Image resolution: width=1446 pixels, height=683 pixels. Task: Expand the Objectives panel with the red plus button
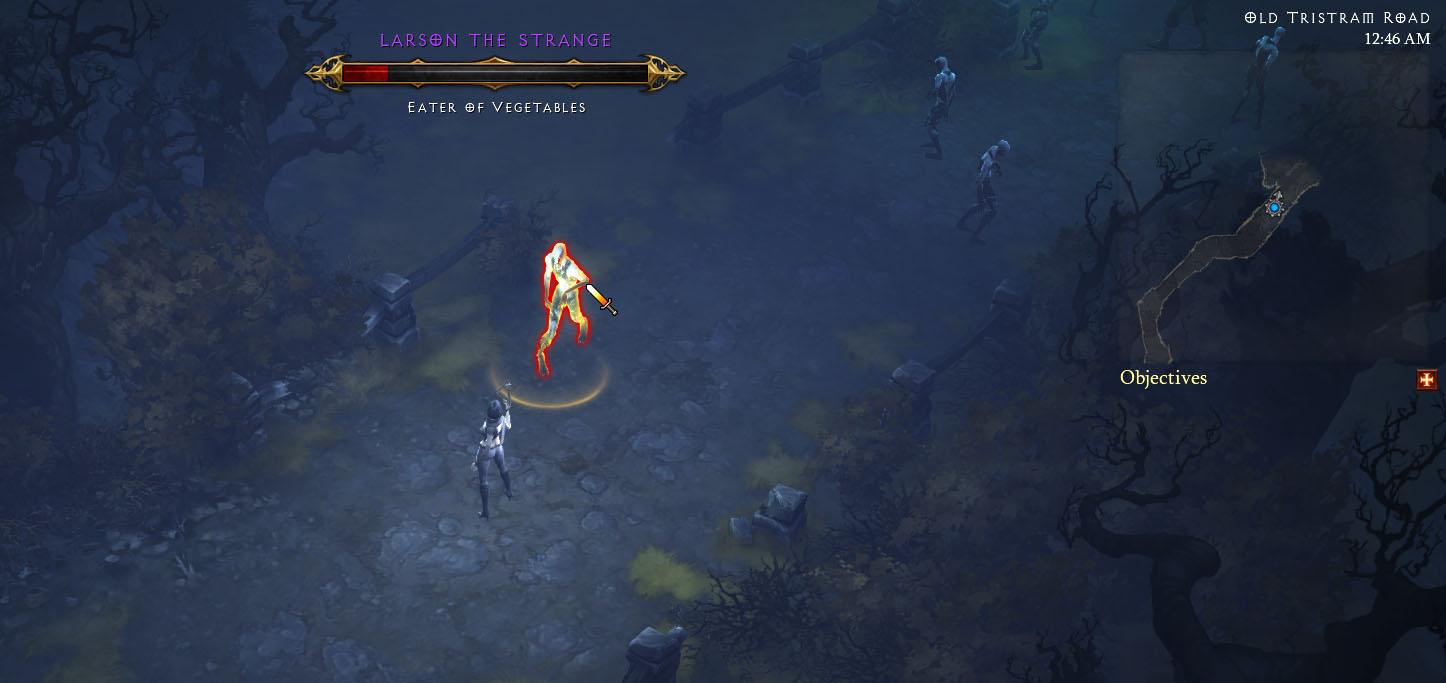[1426, 379]
